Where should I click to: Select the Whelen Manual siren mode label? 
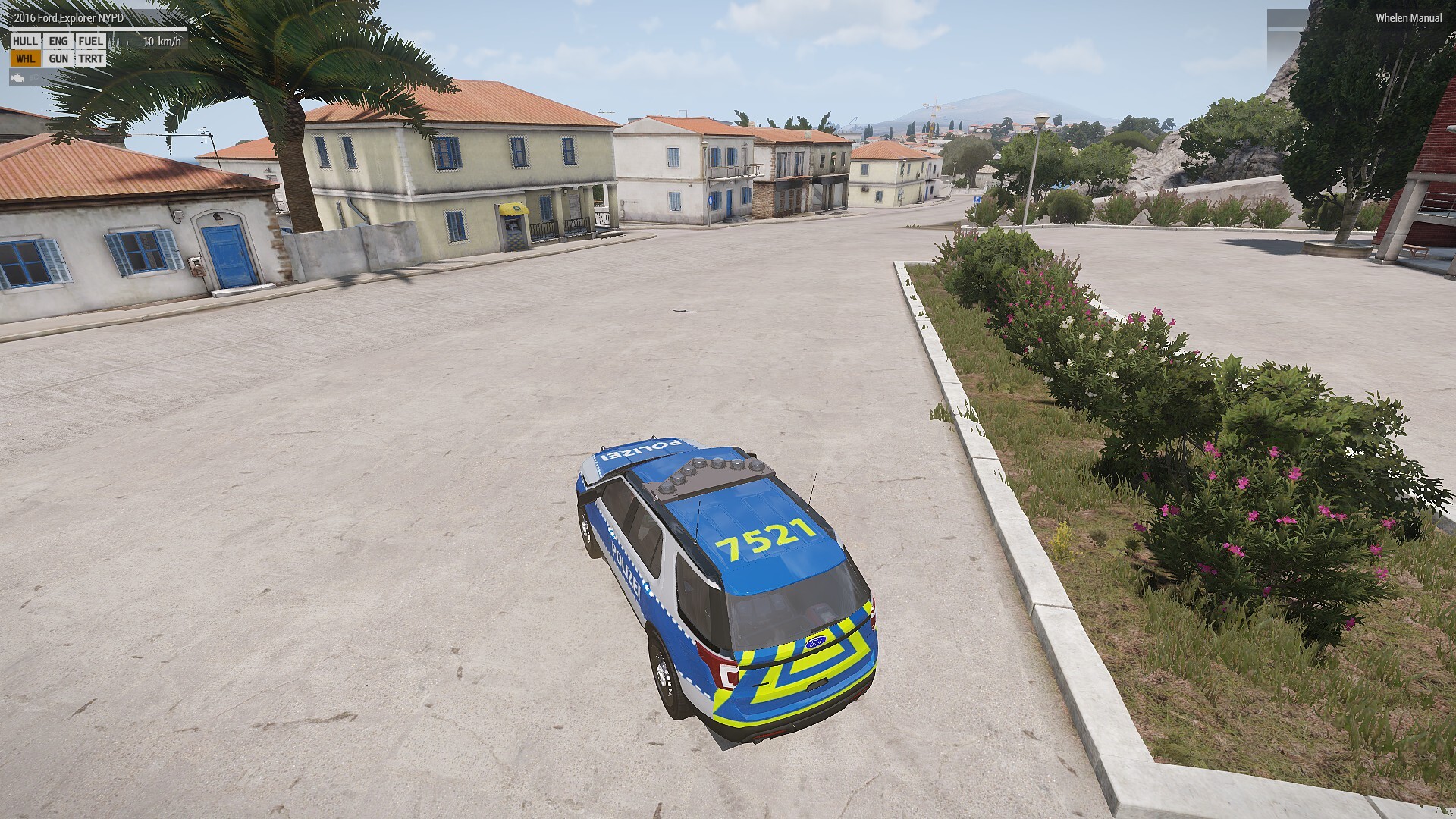click(x=1409, y=18)
